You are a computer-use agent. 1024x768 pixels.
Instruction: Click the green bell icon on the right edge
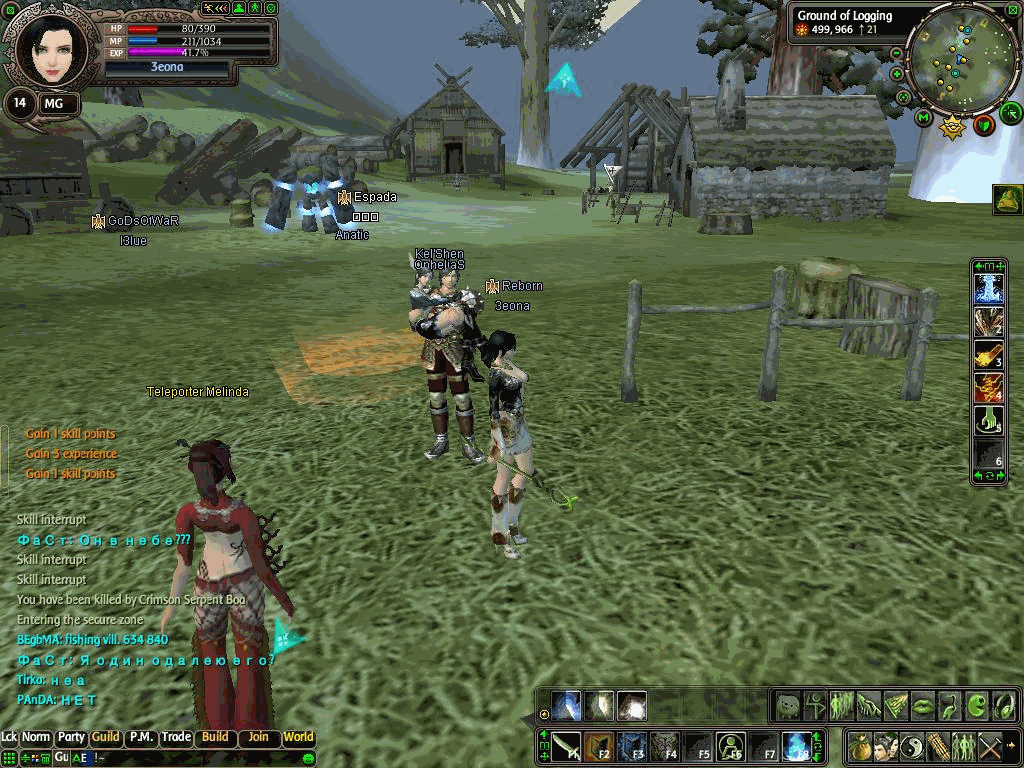[x=1007, y=200]
